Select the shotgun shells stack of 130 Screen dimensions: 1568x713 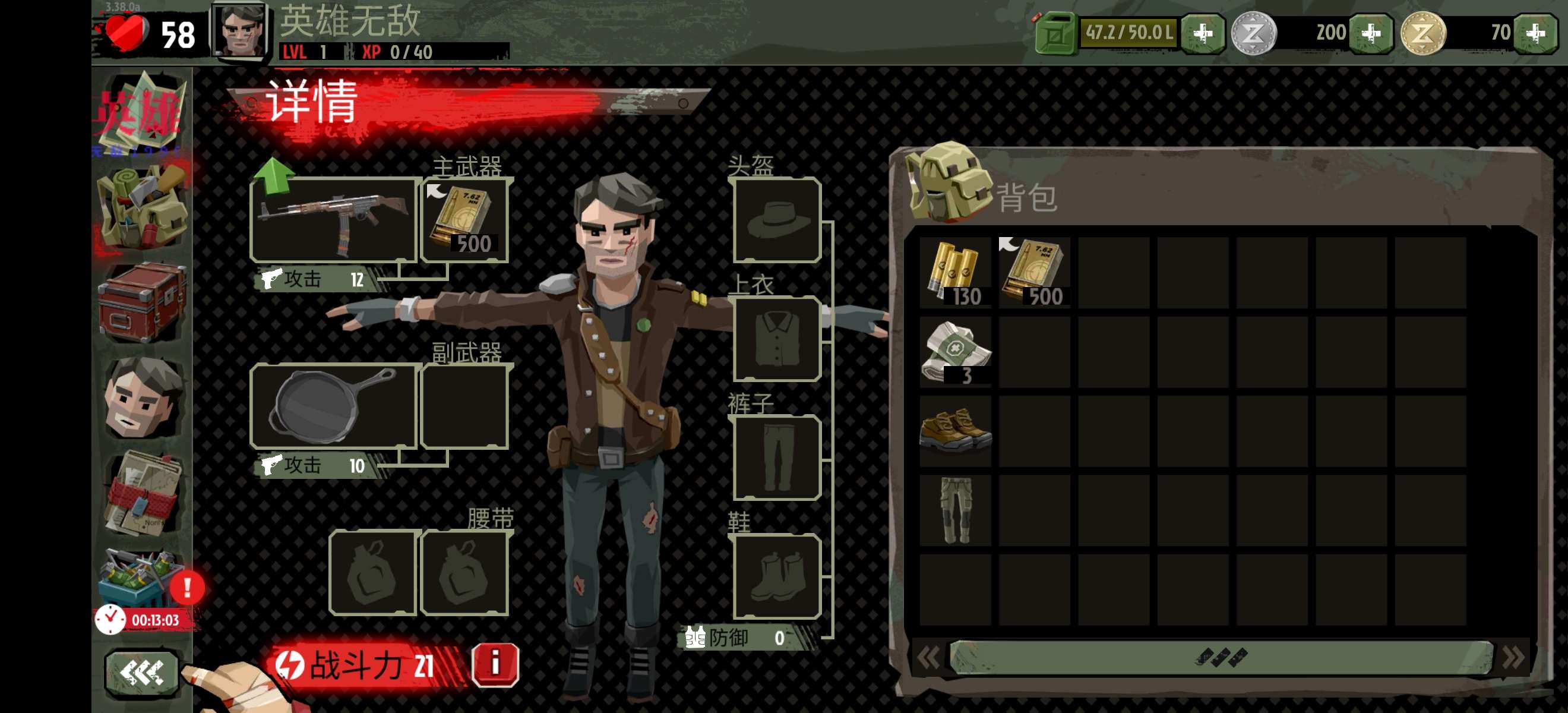tap(955, 273)
